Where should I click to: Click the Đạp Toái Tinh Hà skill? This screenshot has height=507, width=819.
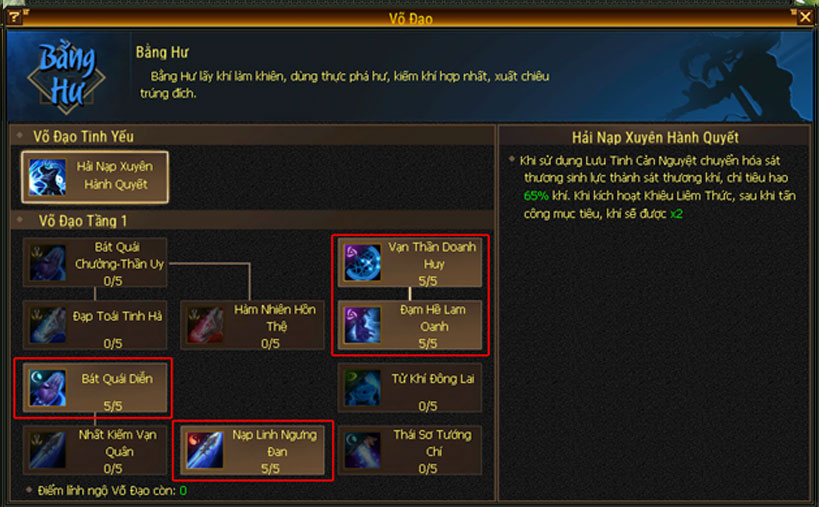tap(95, 324)
